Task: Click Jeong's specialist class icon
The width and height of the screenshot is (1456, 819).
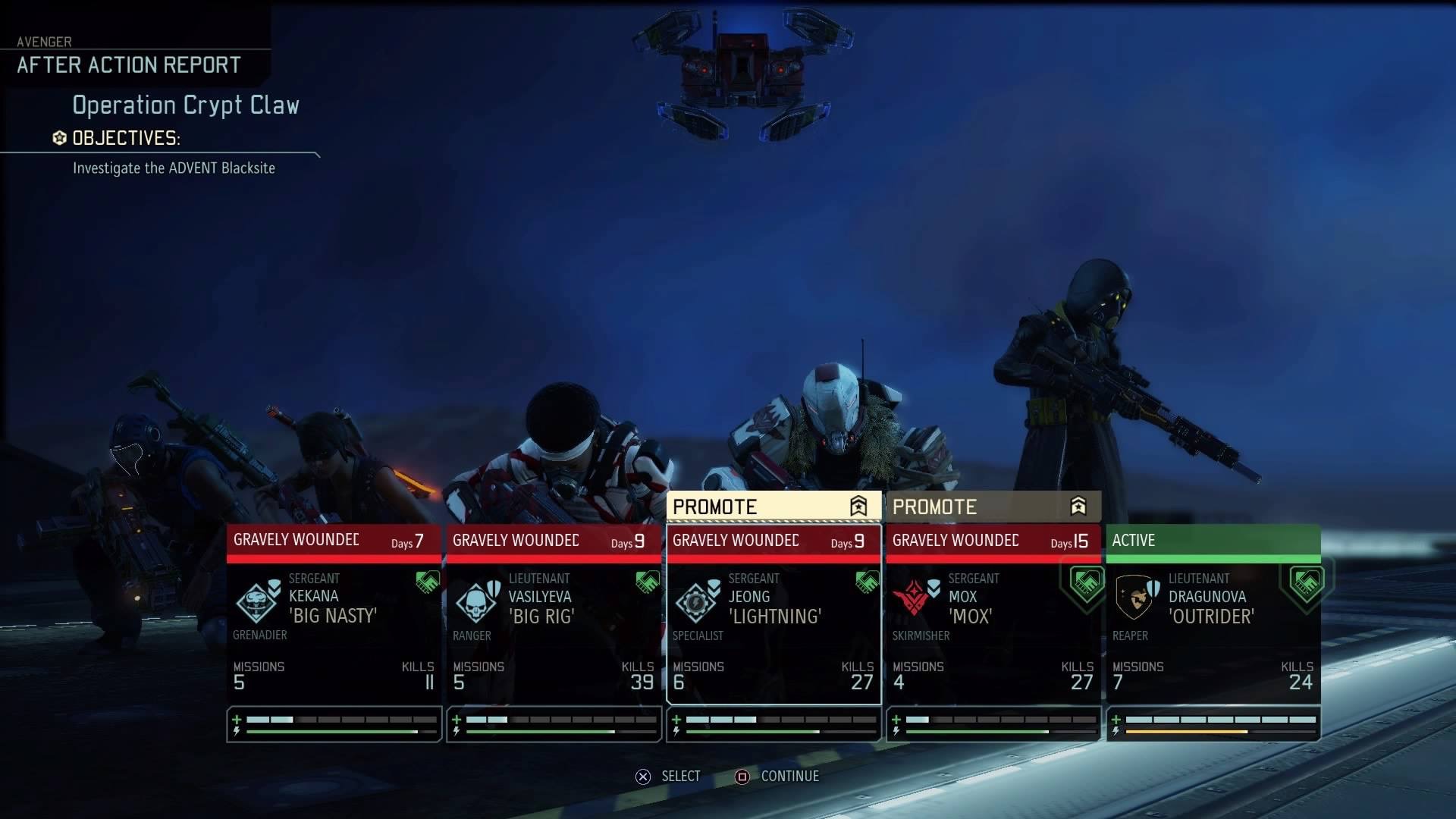Action: 695,602
